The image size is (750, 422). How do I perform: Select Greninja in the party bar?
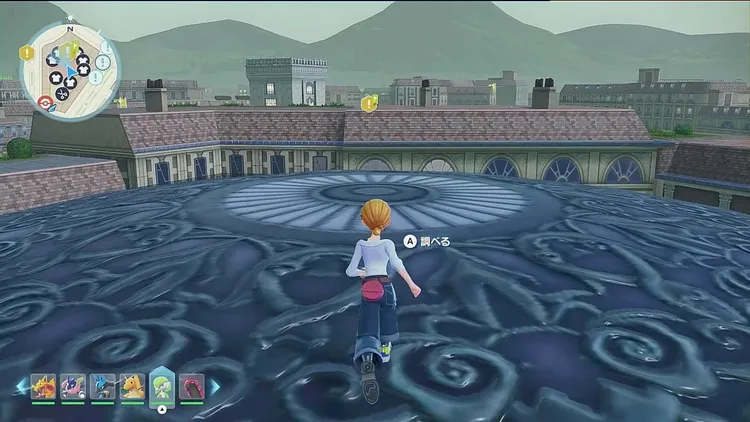tap(73, 387)
